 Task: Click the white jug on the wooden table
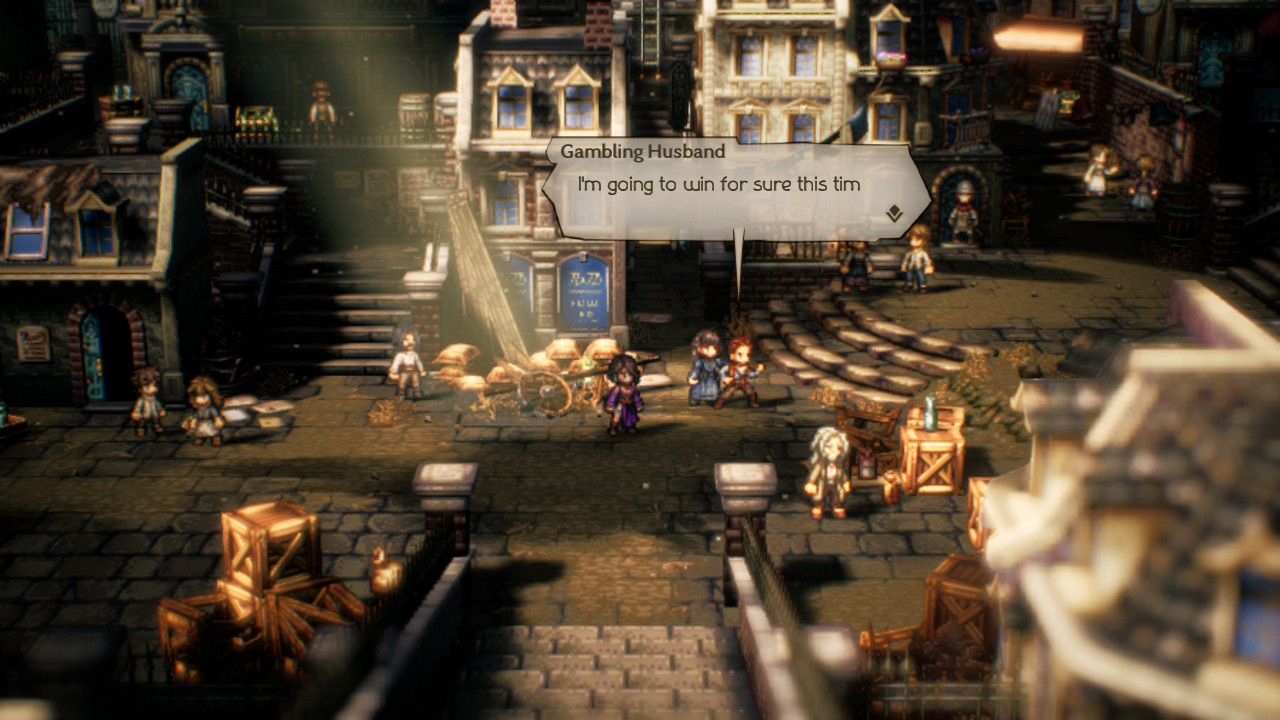[x=930, y=413]
